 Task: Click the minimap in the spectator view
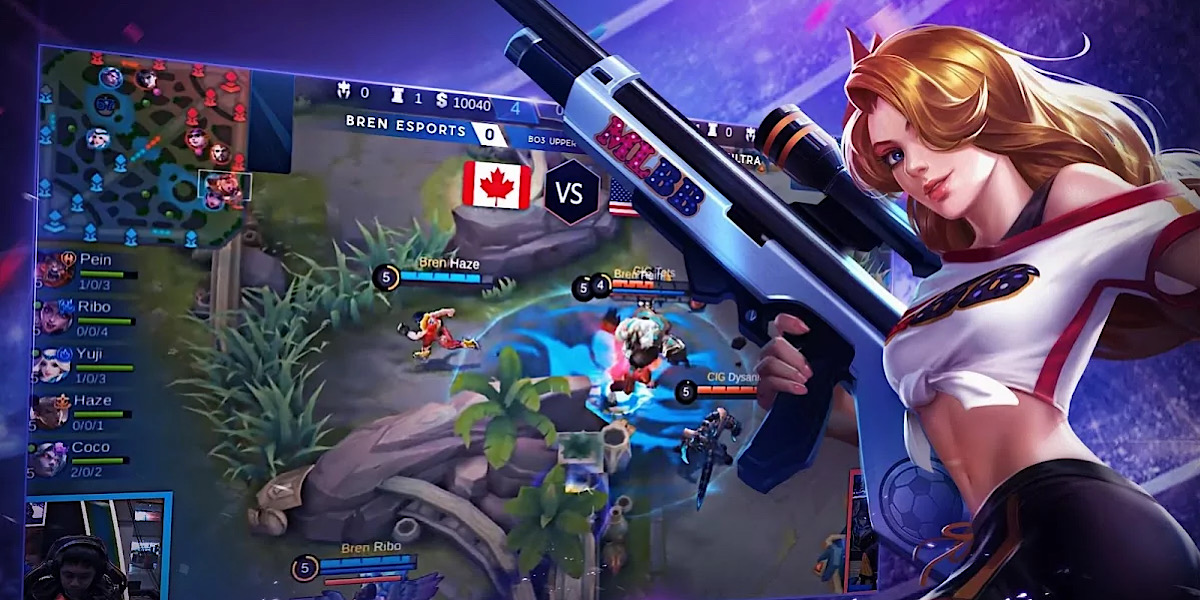coord(140,150)
